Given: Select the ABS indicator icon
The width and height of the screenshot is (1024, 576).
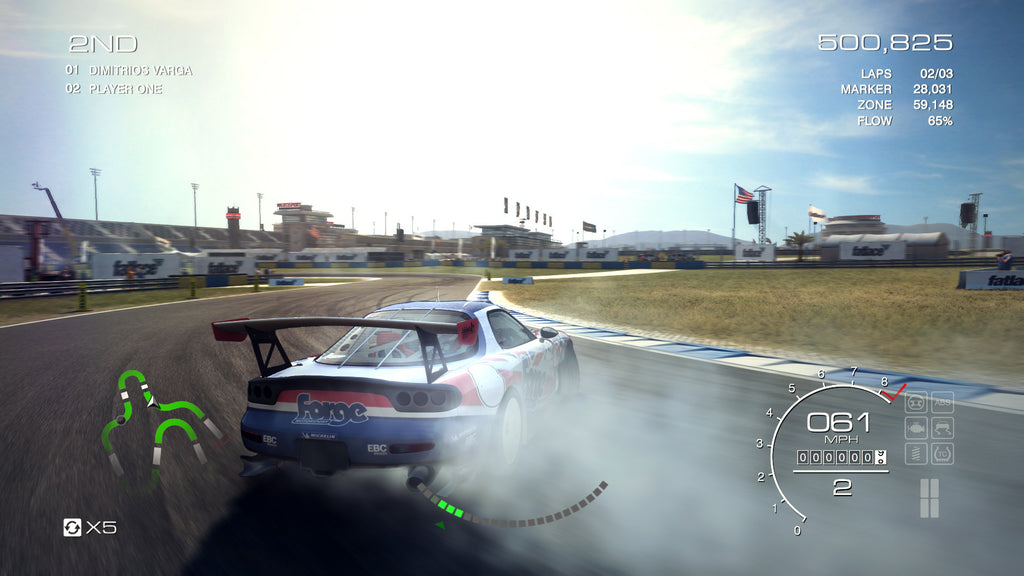Looking at the screenshot, I should 942,402.
